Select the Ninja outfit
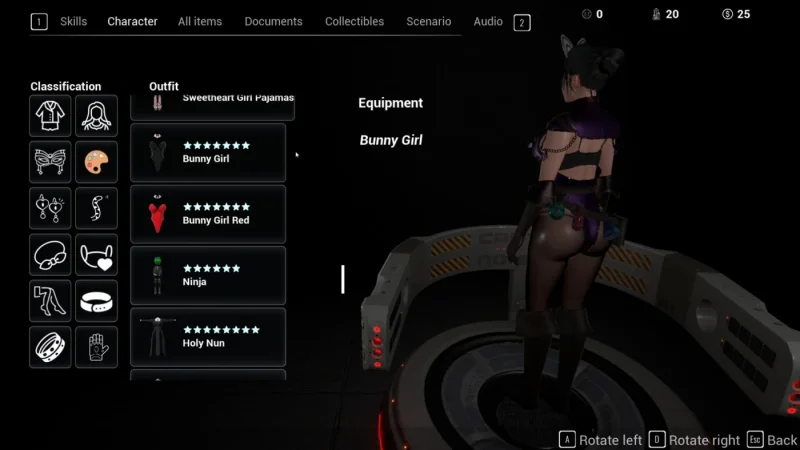800x450 pixels. point(208,276)
